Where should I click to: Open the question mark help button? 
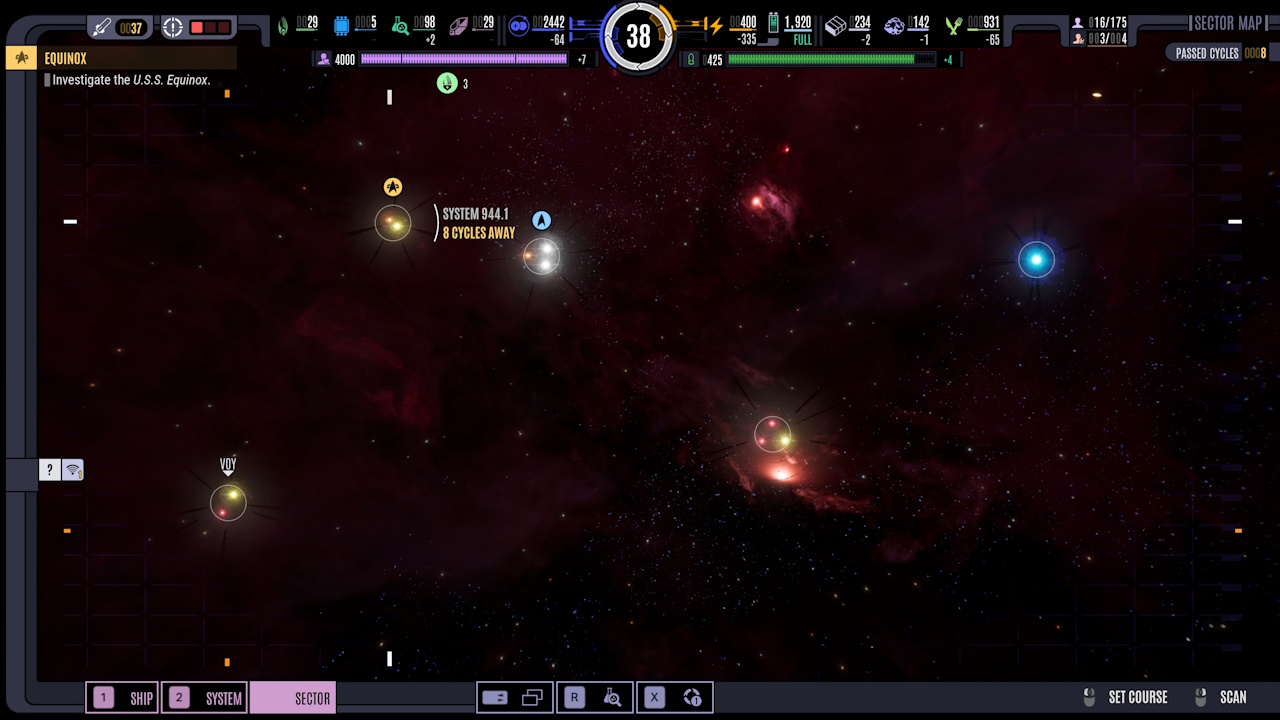pos(50,470)
